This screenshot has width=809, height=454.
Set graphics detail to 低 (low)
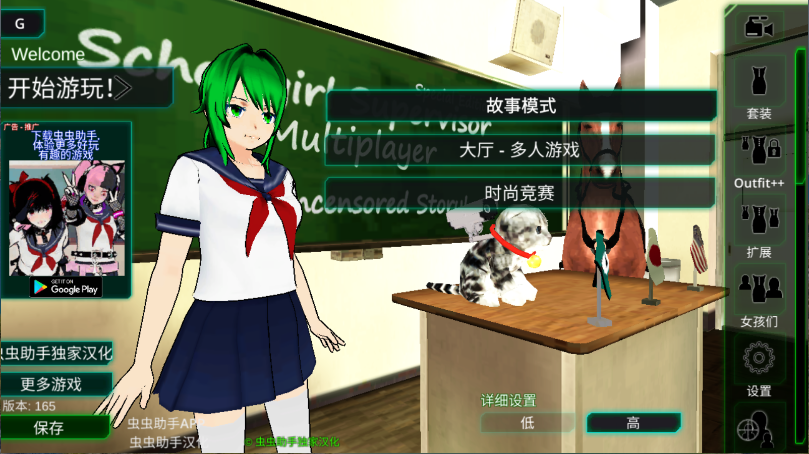(528, 423)
